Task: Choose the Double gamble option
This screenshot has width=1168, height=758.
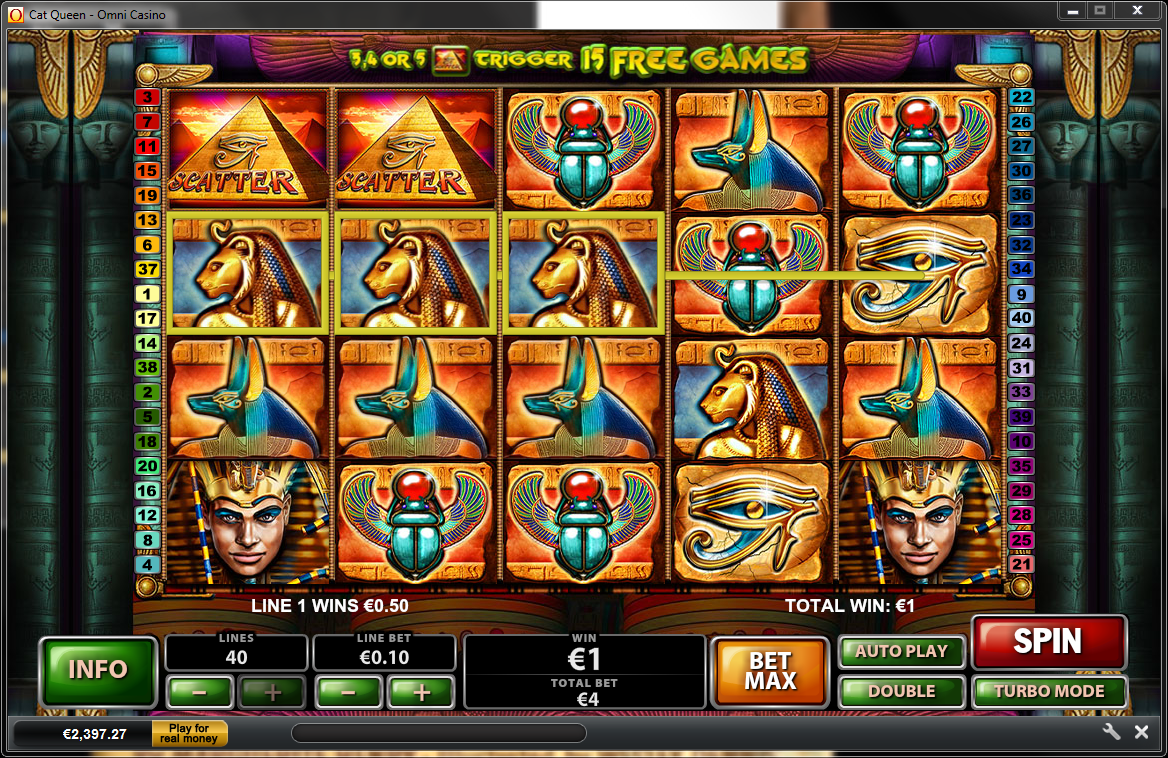Action: coord(901,691)
